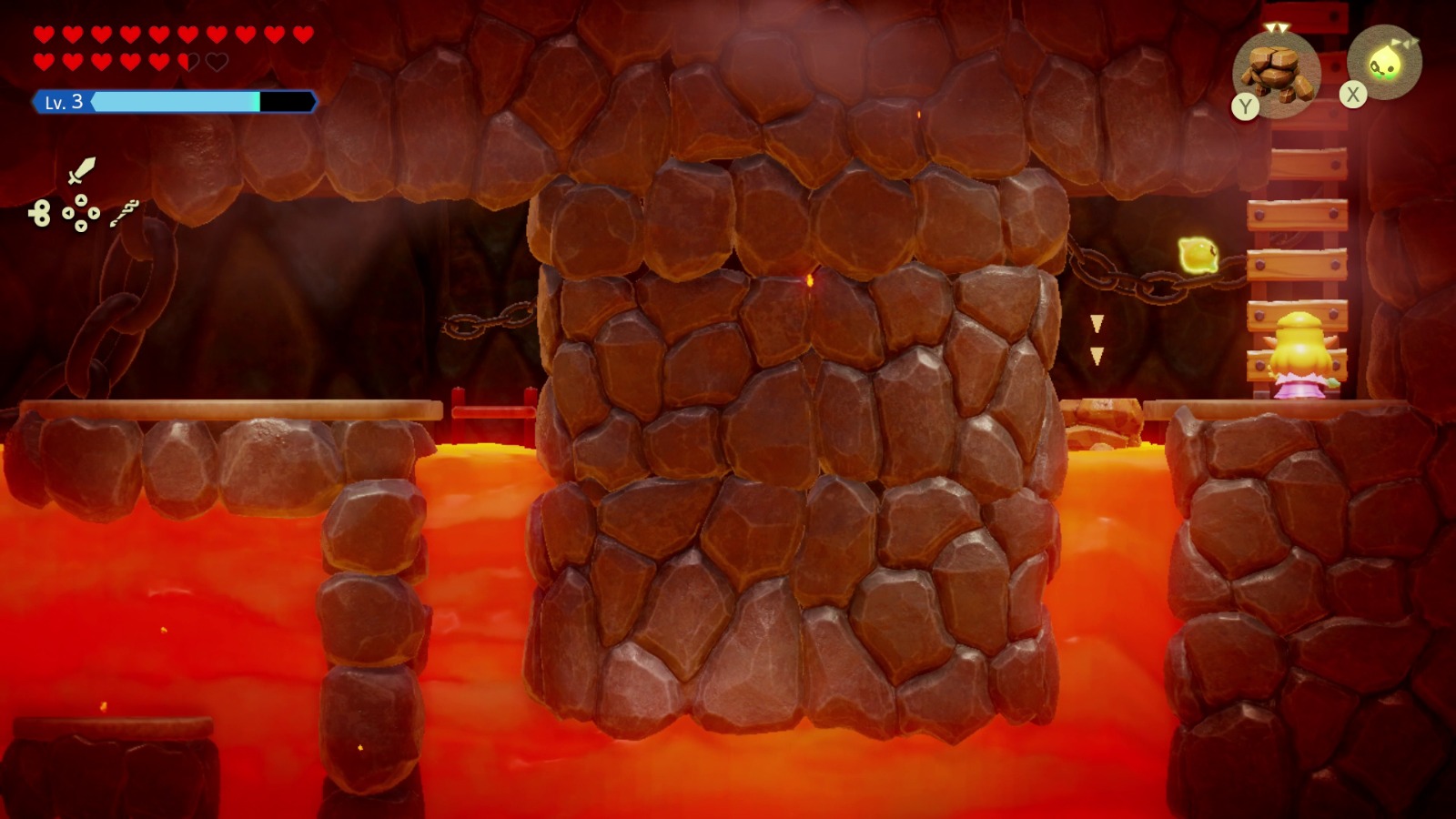This screenshot has height=819, width=1456.
Task: Click the rope-like icon beside the d-pad
Action: point(125,213)
